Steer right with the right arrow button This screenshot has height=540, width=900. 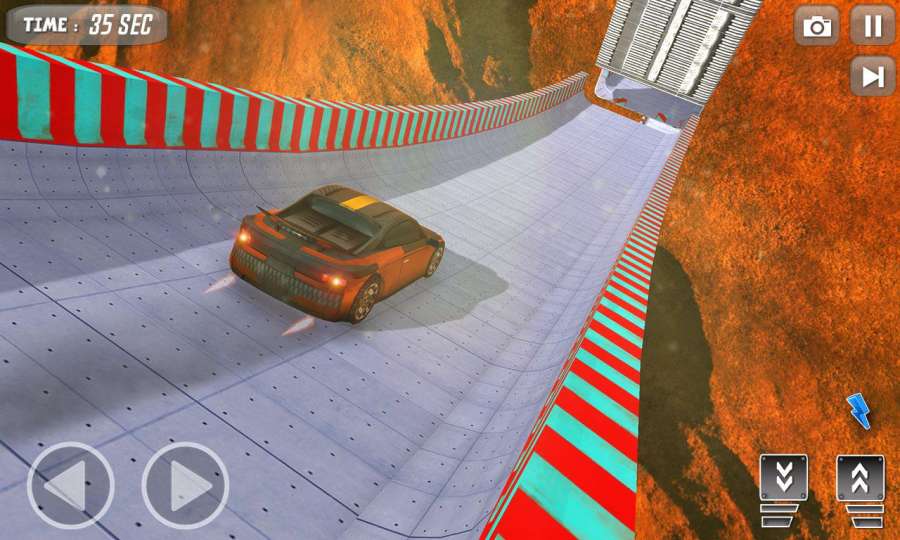185,486
